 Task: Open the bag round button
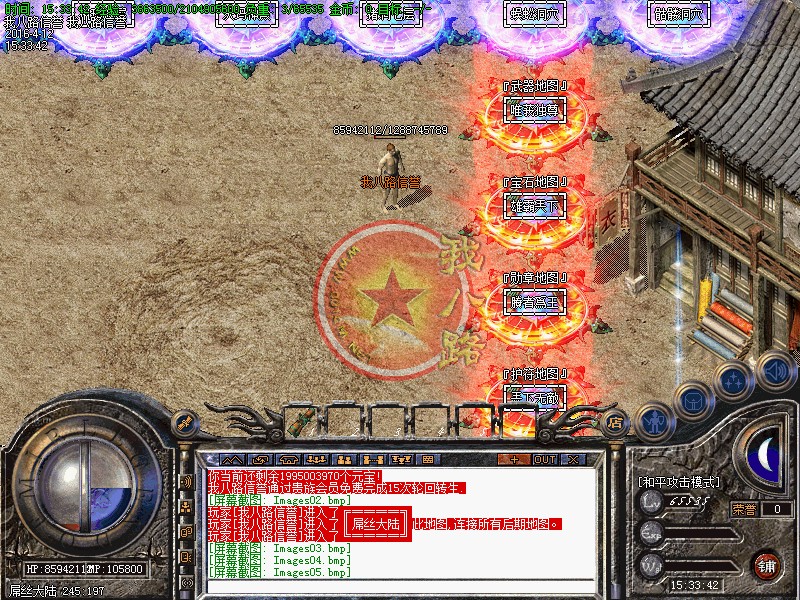tap(691, 401)
